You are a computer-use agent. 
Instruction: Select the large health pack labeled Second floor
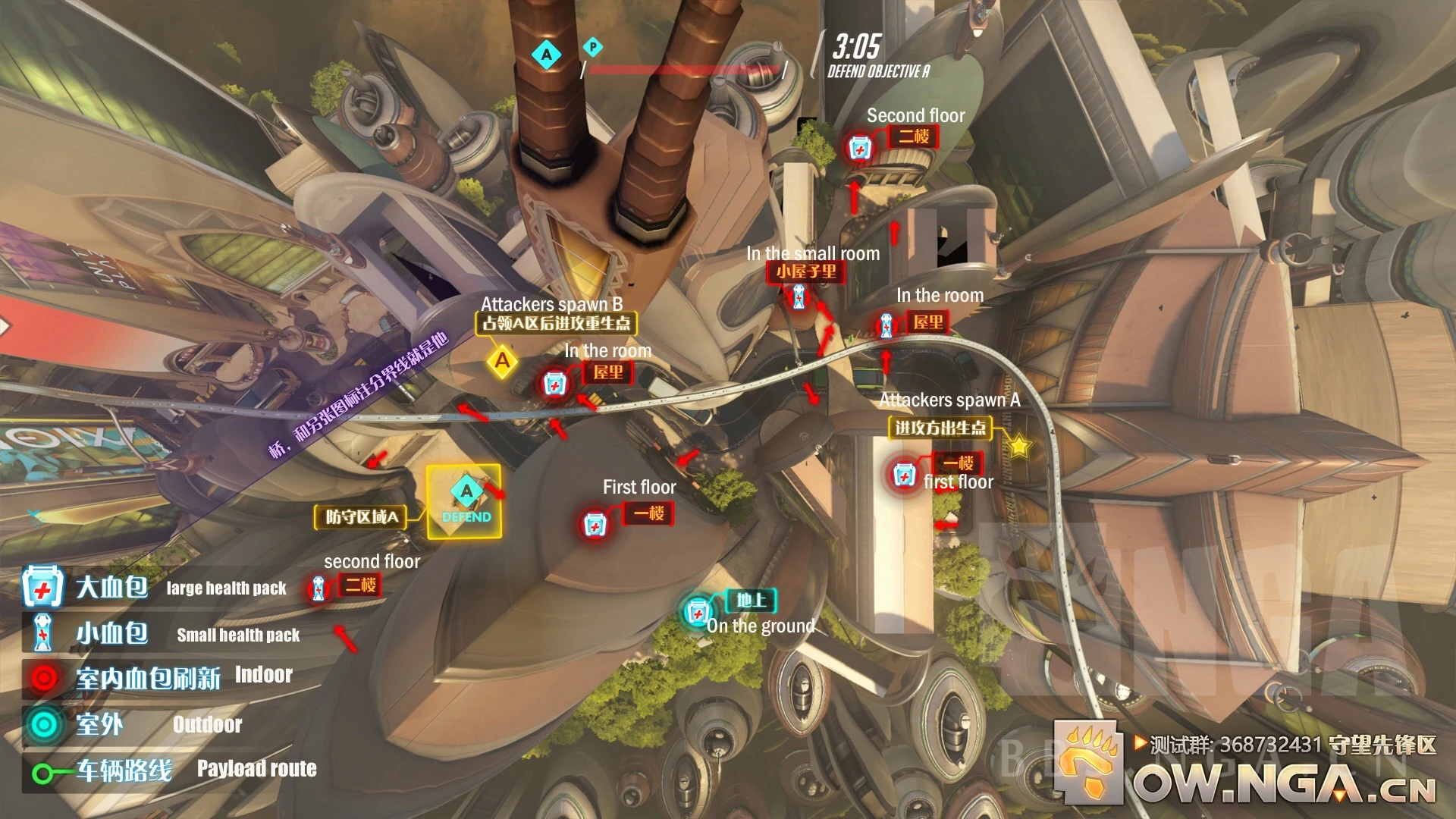pyautogui.click(x=859, y=148)
